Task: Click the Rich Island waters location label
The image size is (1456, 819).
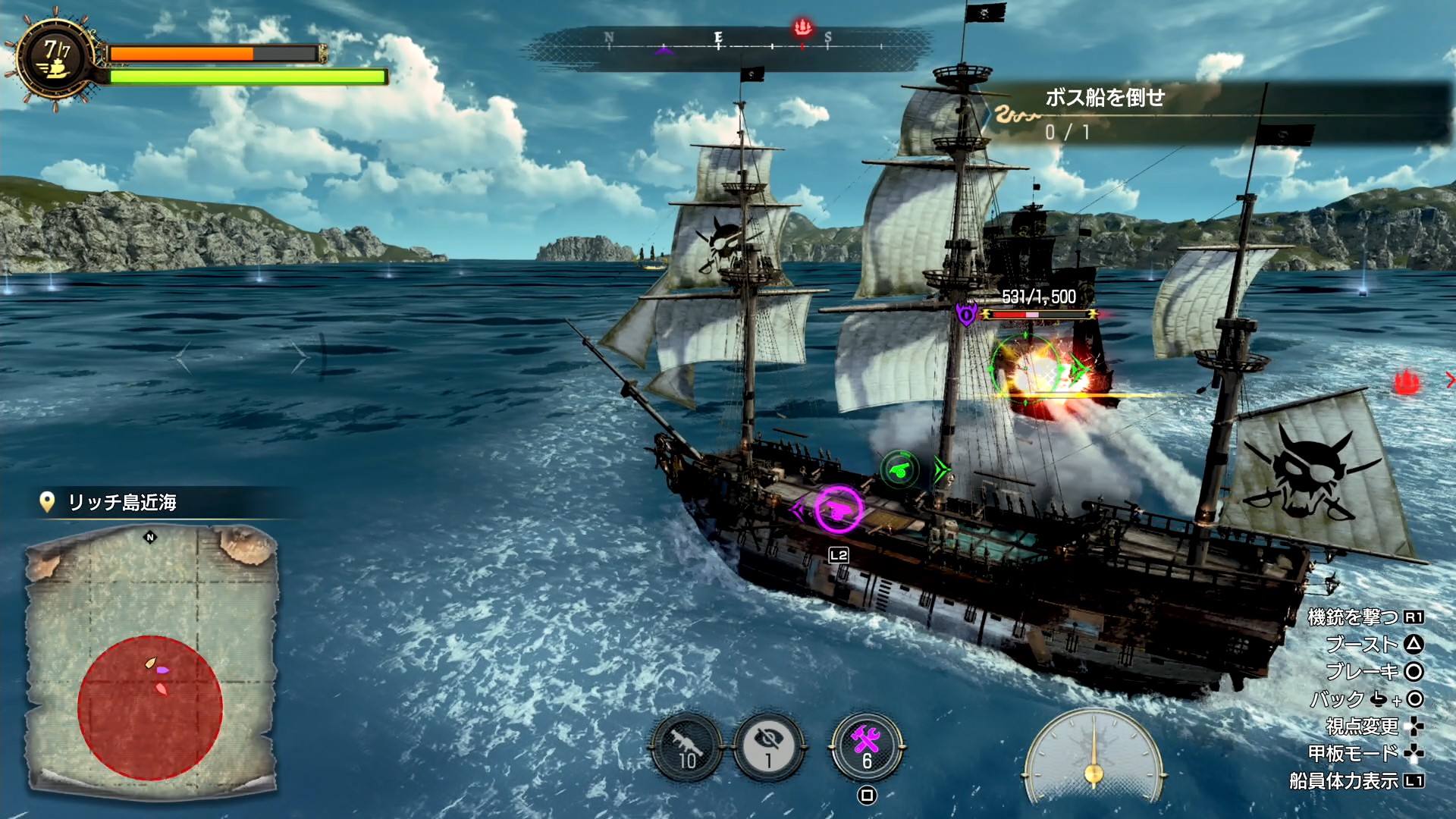Action: (x=121, y=502)
